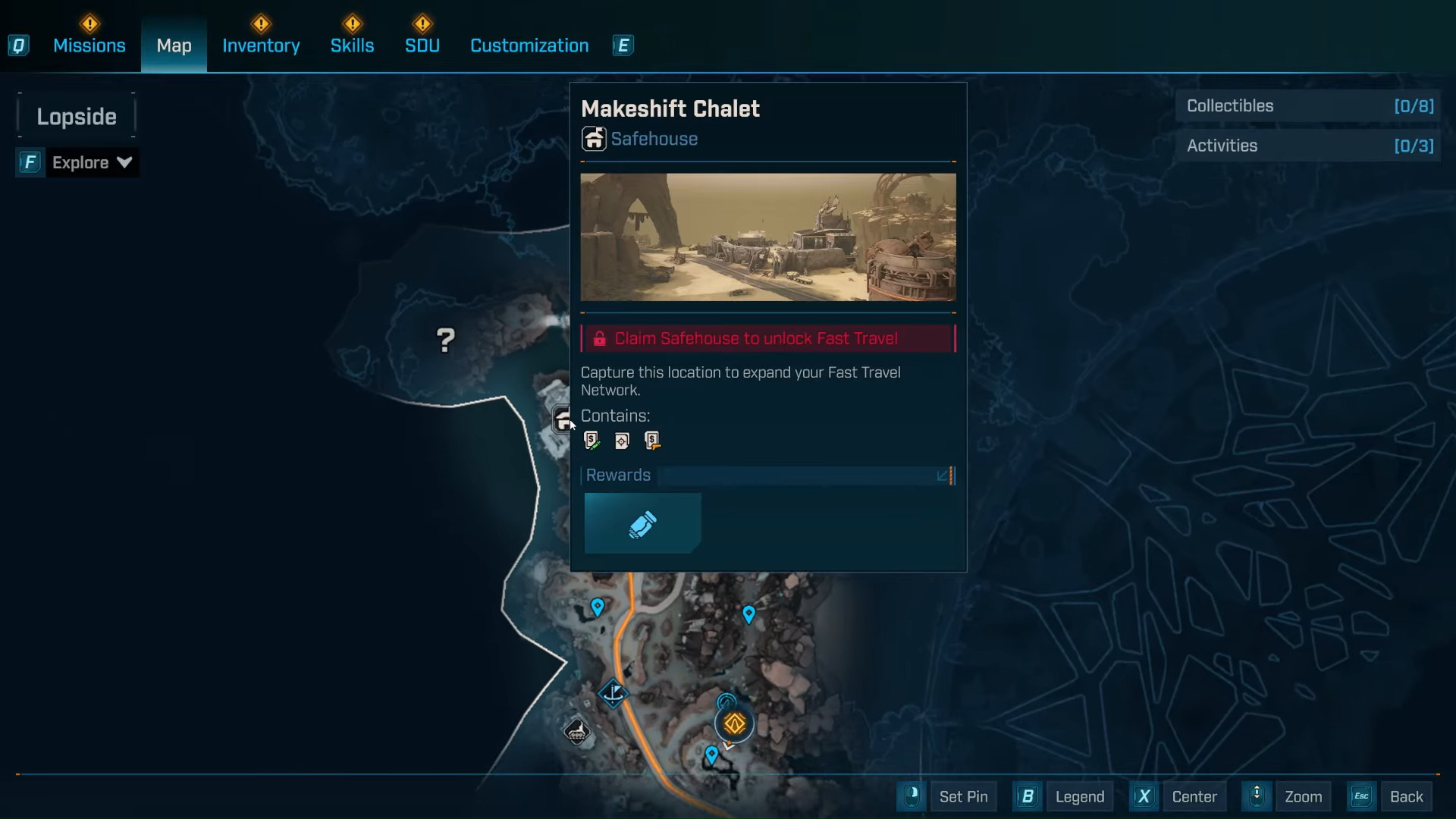
Task: Switch to the Missions tab
Action: [89, 45]
